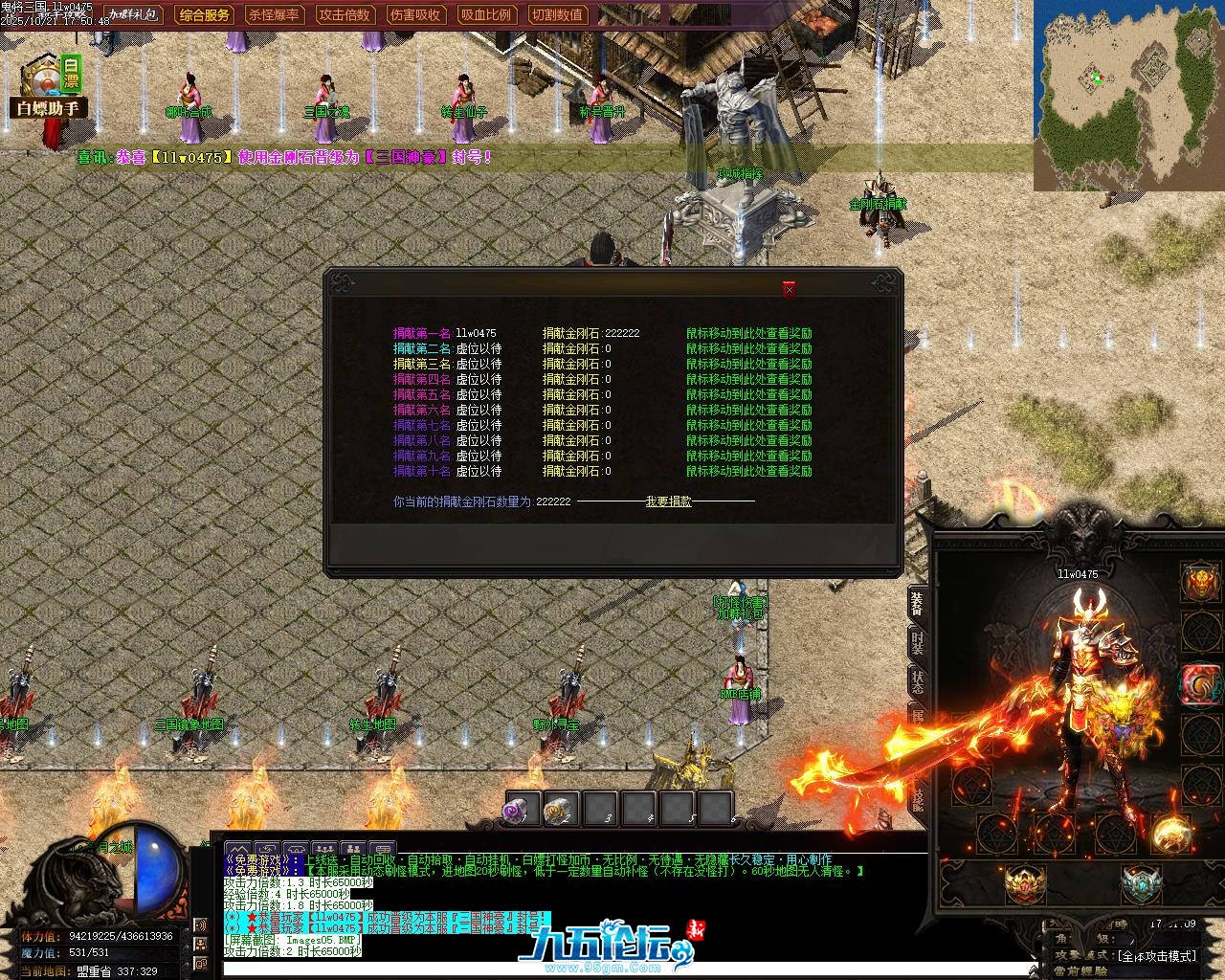Screen dimensions: 1225x980
Task: Open the 攻击倍数 attack multiplier option
Action: click(x=345, y=14)
